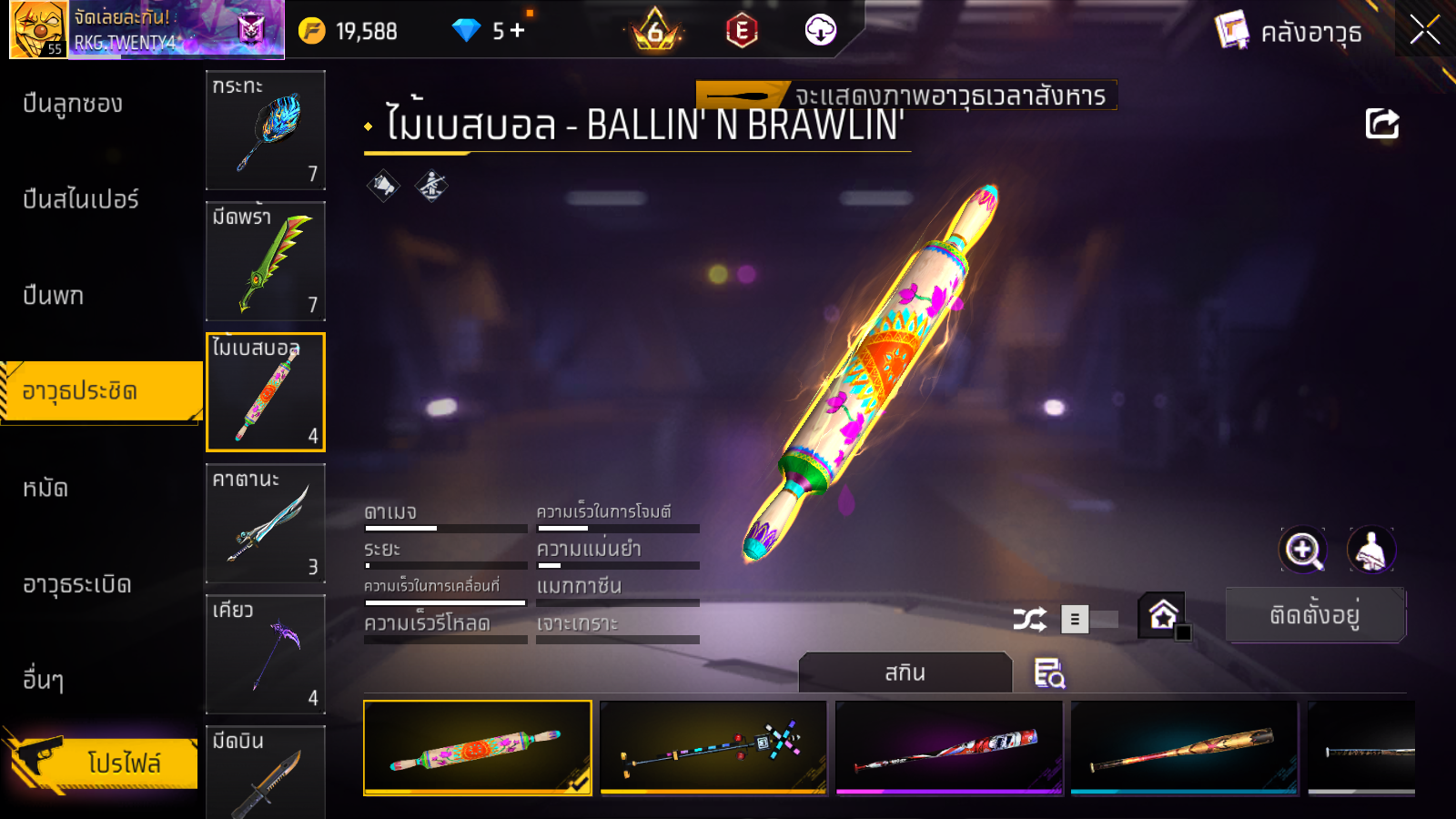Open the ปืนลูกซอง shotgun category
The image size is (1456, 819).
click(x=73, y=104)
